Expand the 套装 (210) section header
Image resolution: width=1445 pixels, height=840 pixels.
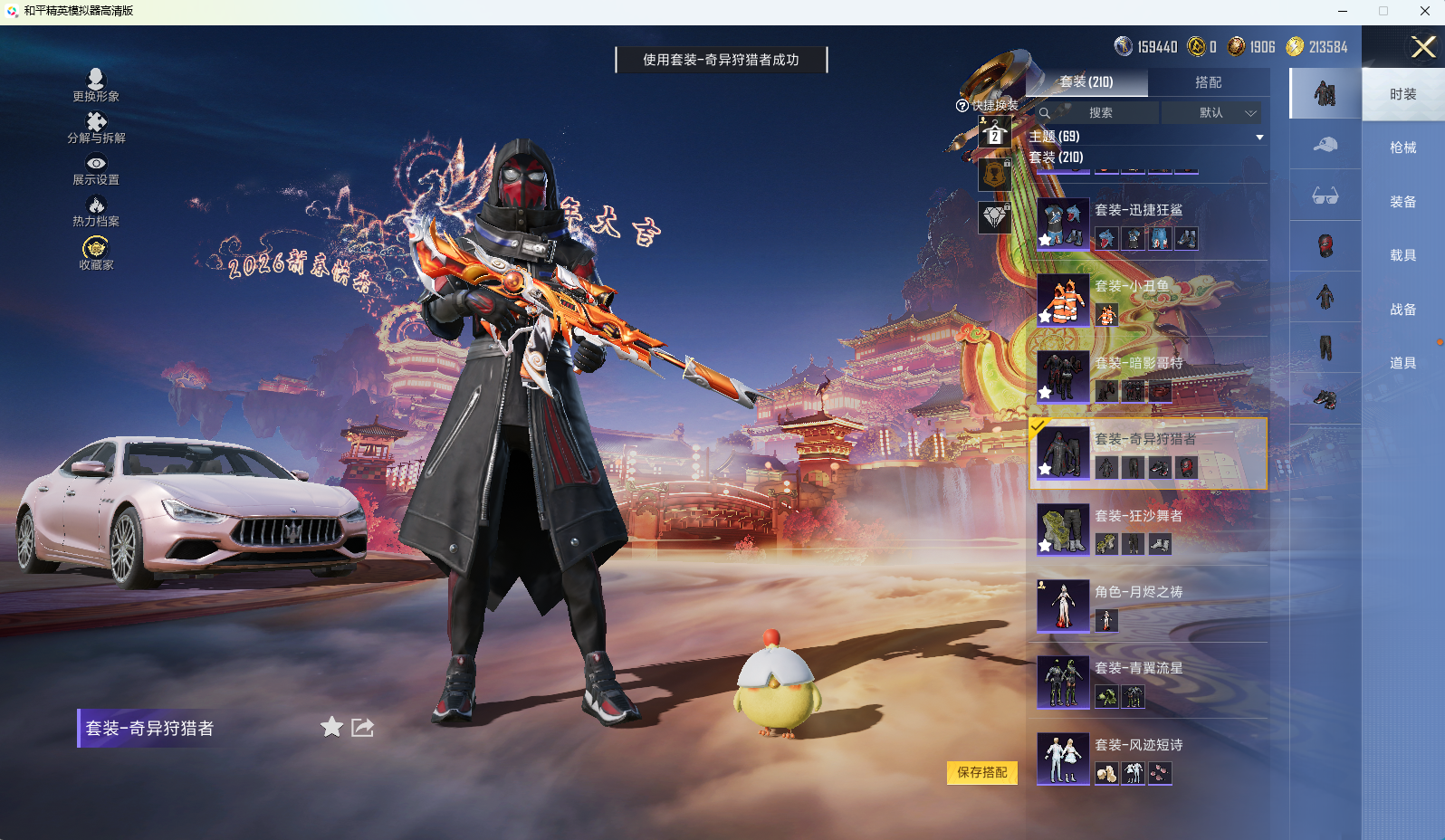1055,157
